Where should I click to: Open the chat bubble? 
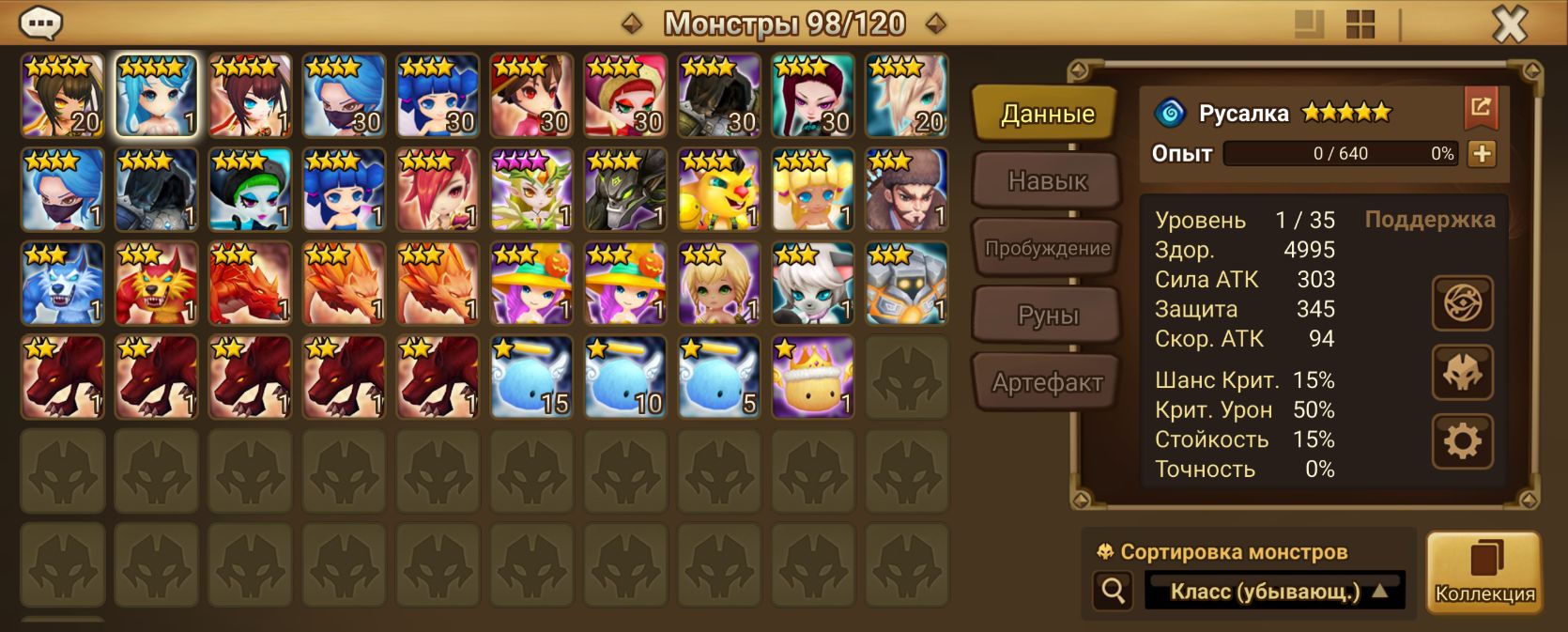[40, 23]
